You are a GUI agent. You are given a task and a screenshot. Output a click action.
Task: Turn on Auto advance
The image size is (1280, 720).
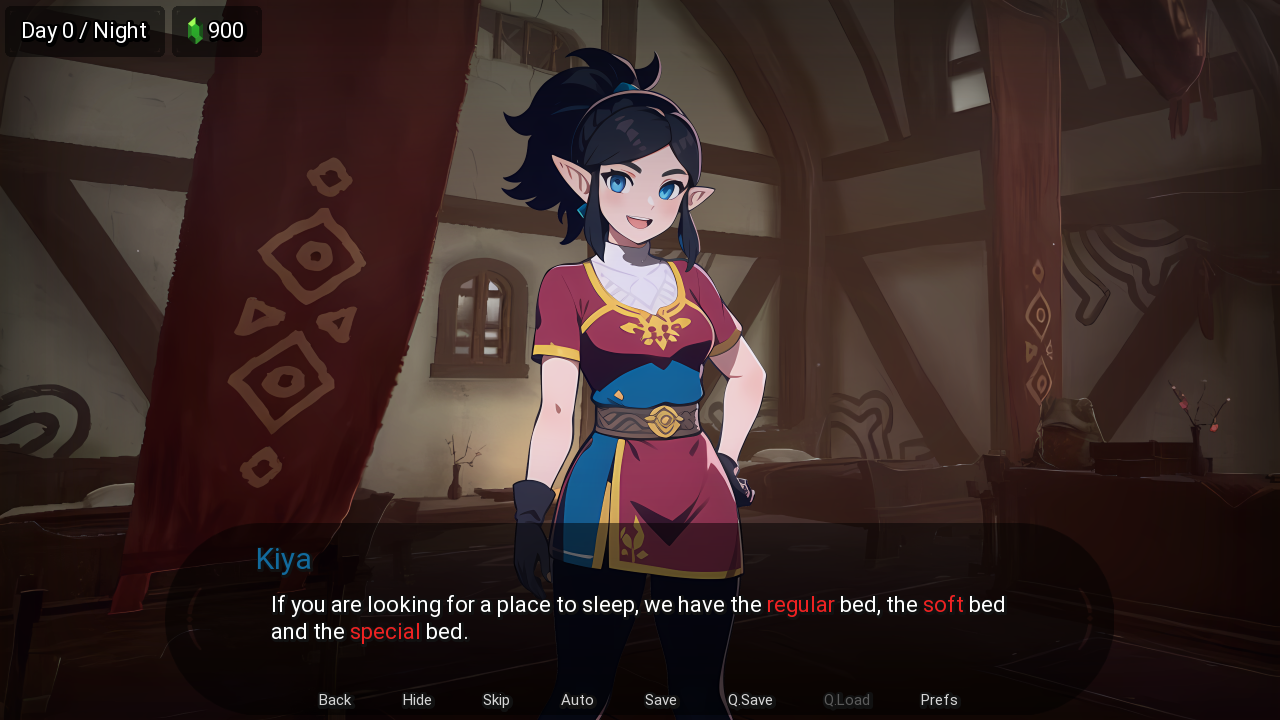tap(577, 700)
